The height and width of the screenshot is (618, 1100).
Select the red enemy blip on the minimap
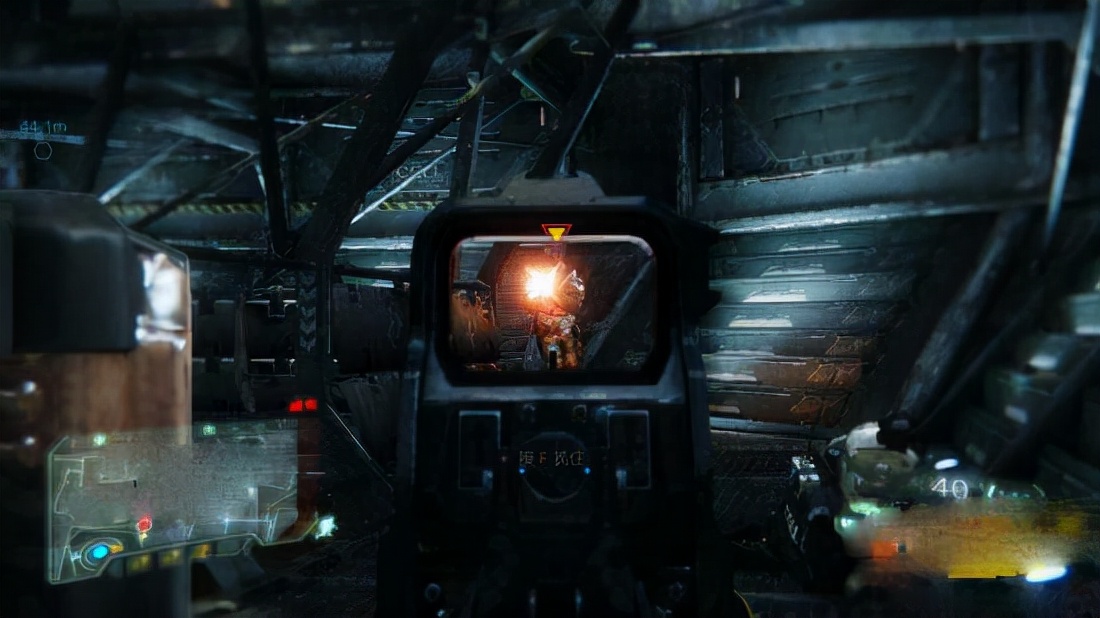point(144,524)
